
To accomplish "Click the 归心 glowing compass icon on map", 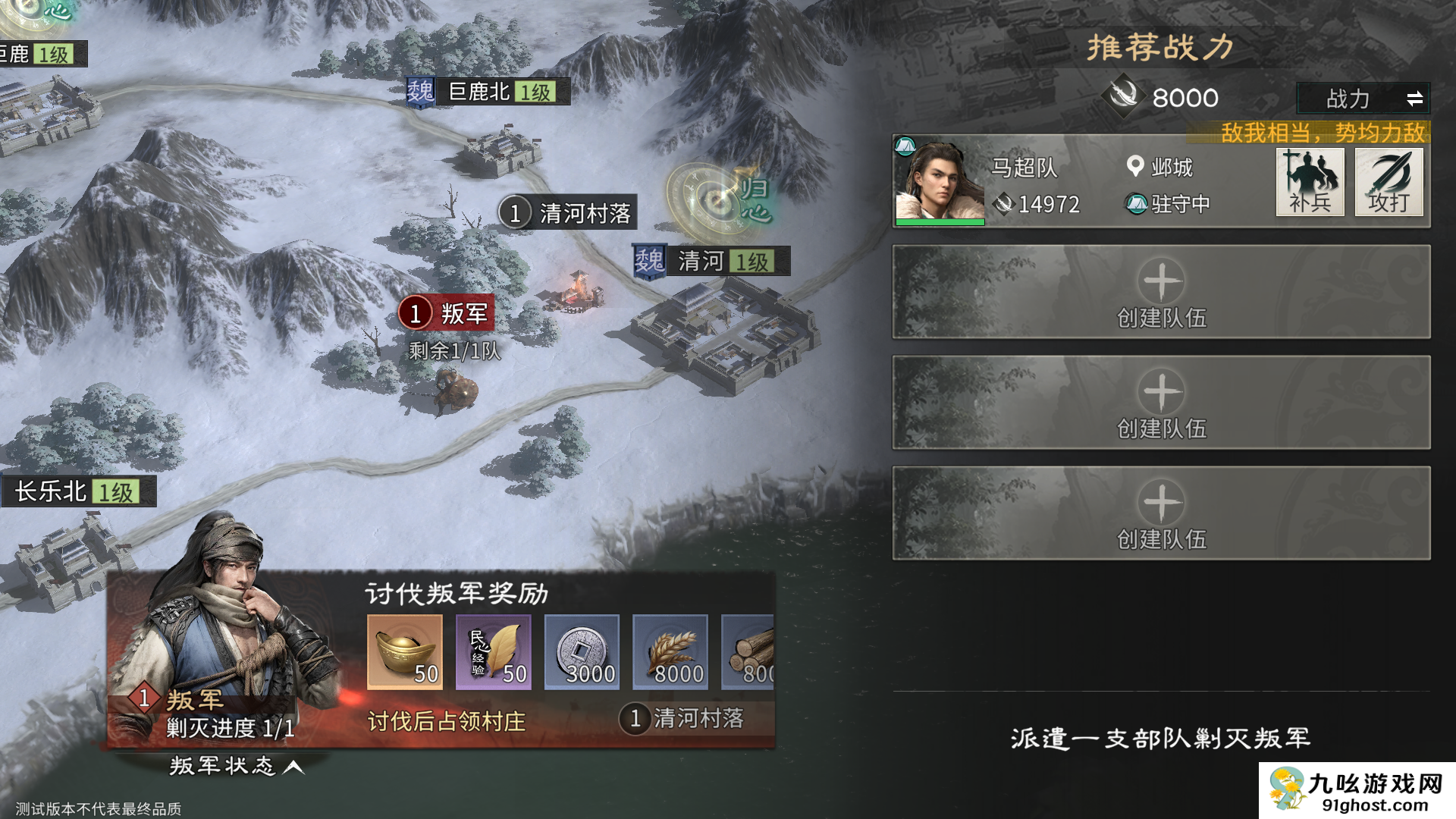I will 717,201.
